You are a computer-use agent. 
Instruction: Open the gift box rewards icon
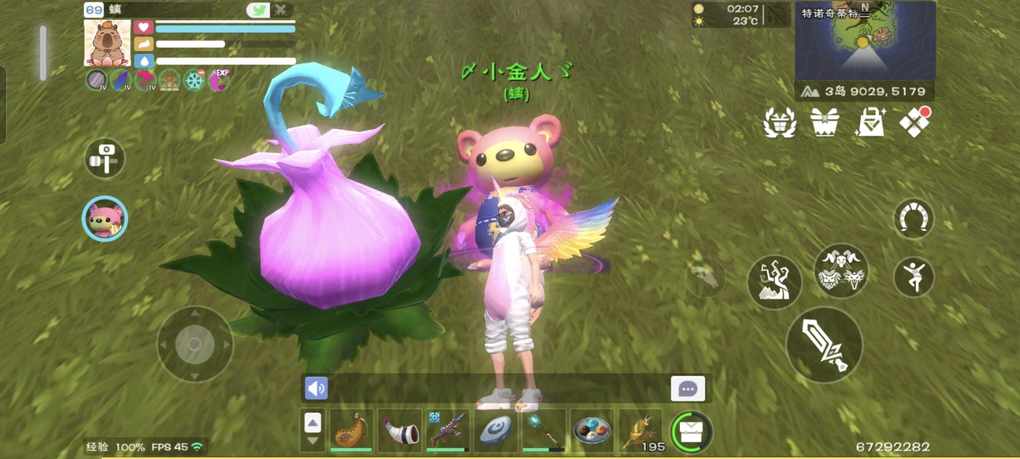[x=824, y=122]
